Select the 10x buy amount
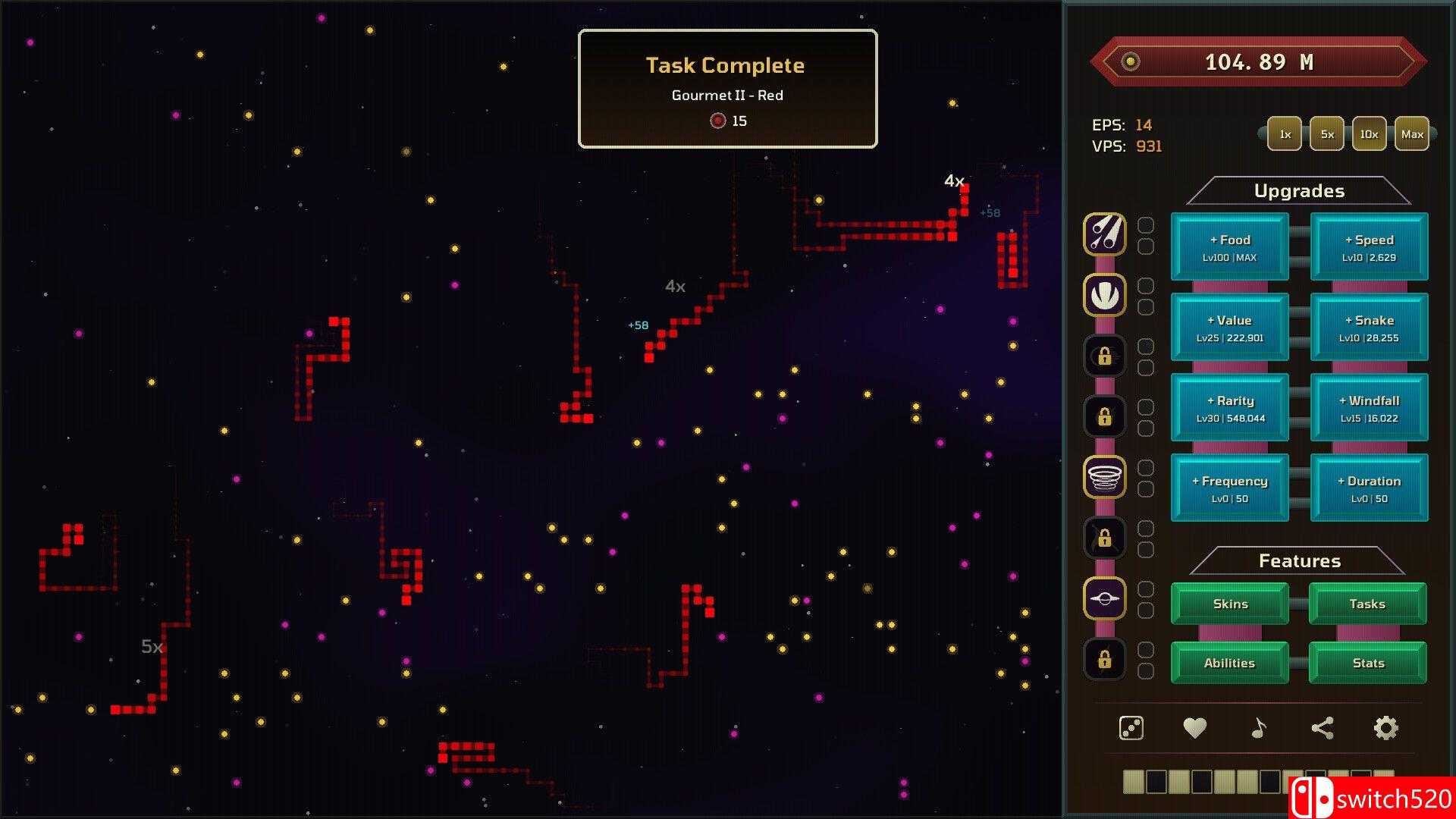 pos(1369,134)
